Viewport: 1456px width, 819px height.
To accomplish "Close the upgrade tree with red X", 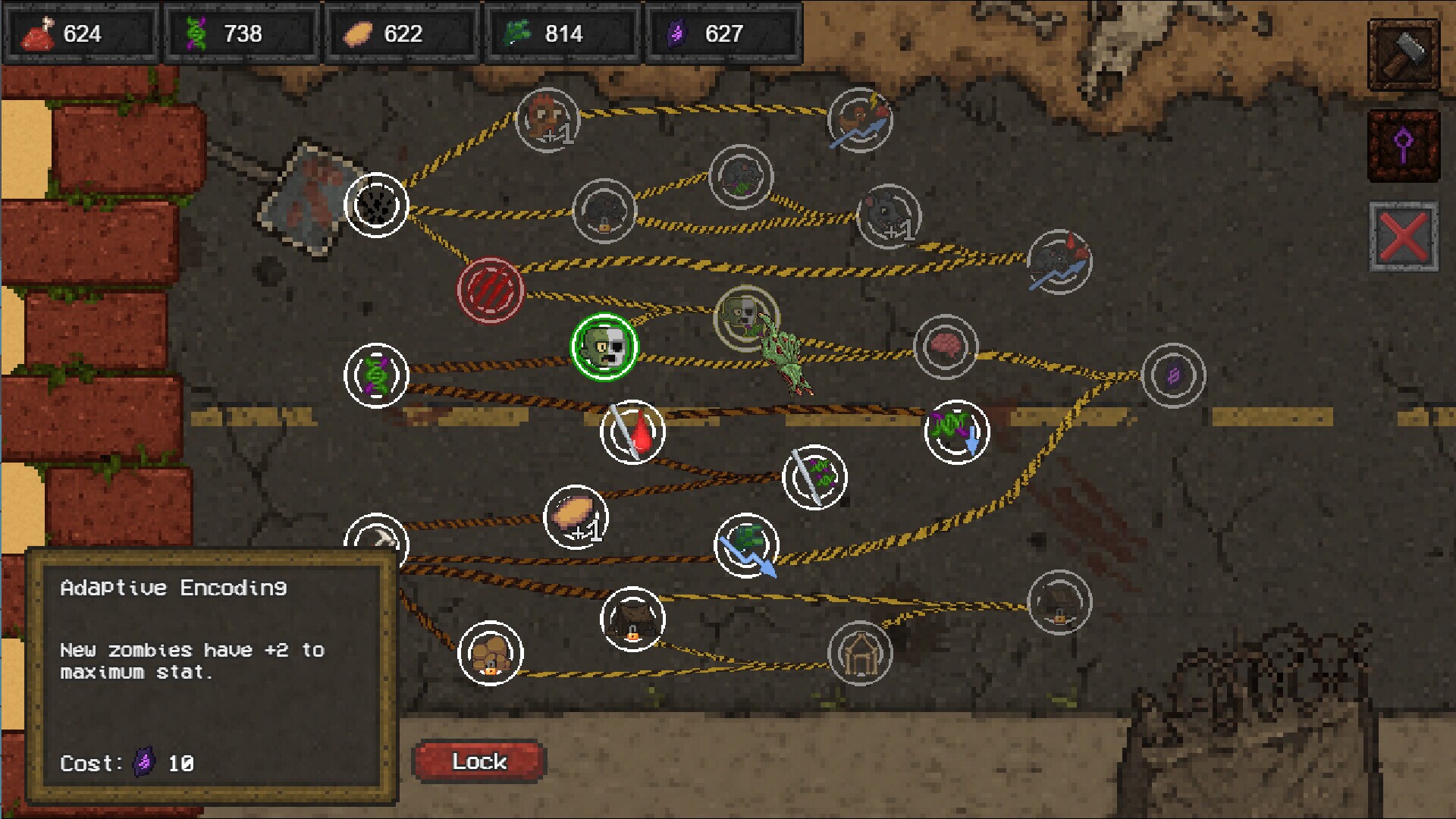I will (x=1404, y=237).
